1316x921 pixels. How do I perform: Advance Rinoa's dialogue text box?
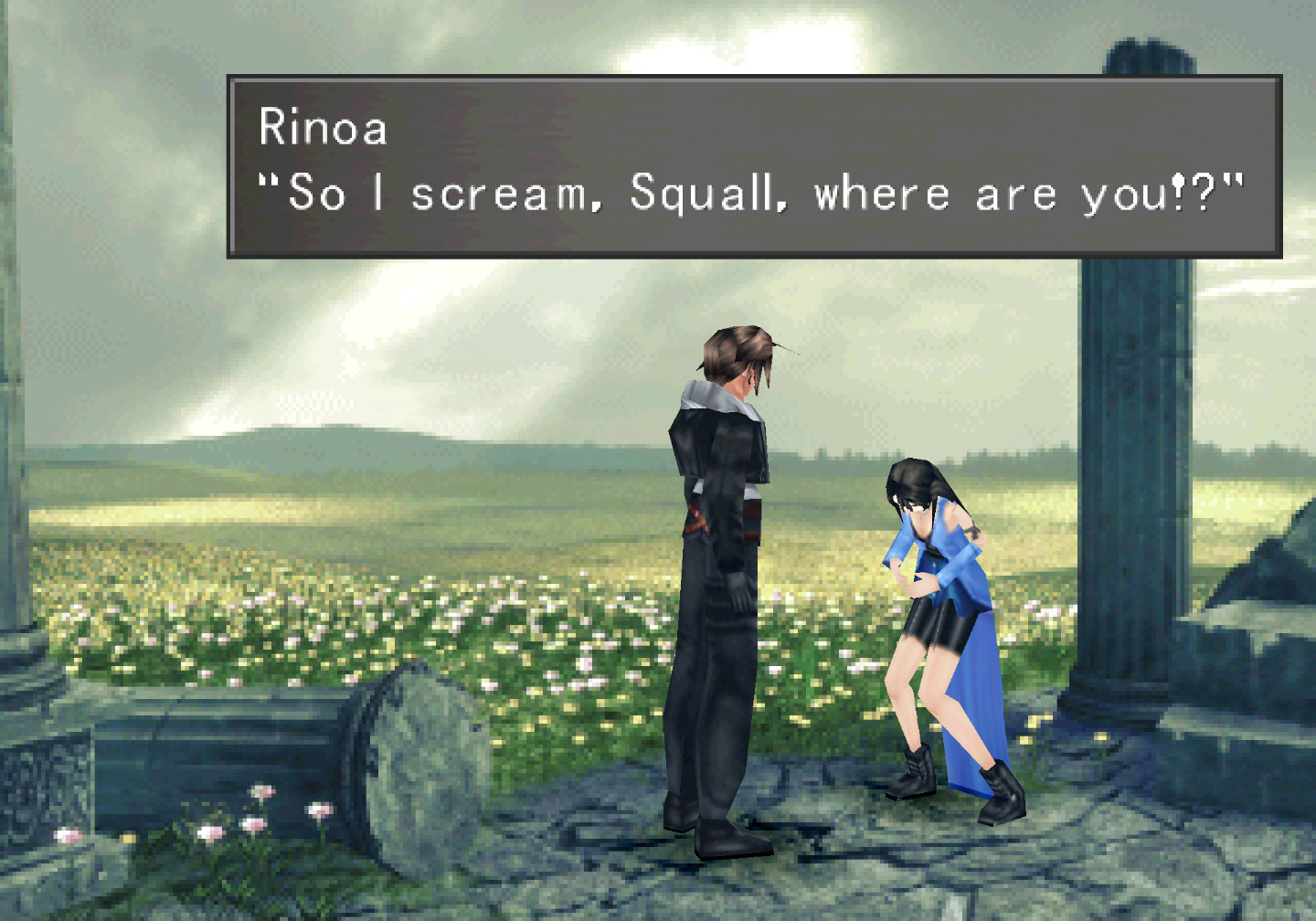pos(754,166)
